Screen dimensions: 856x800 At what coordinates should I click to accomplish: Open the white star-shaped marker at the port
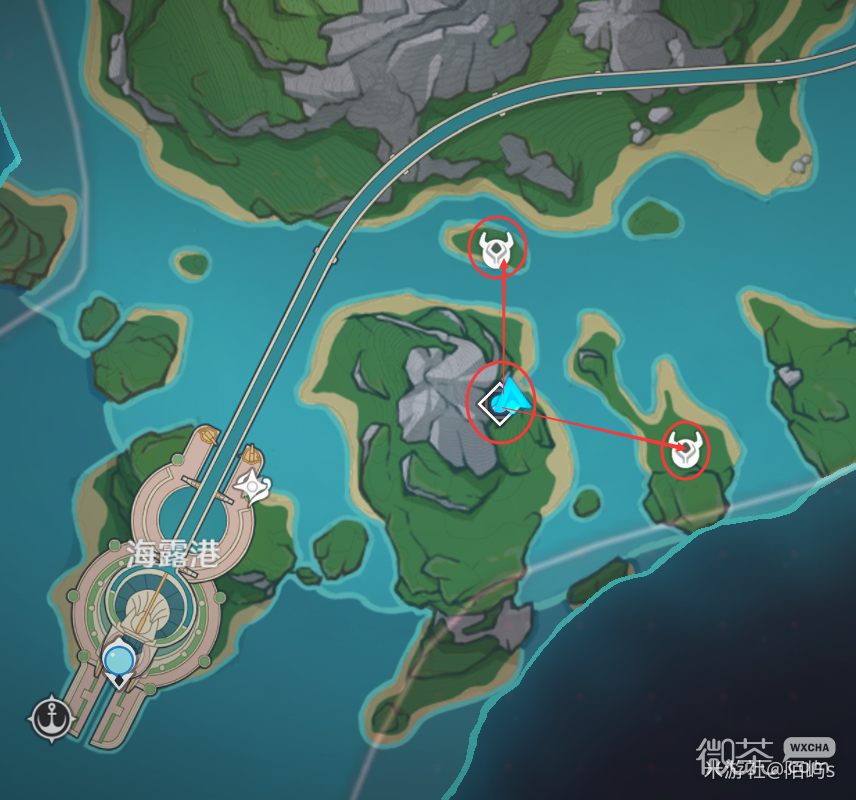pyautogui.click(x=254, y=487)
